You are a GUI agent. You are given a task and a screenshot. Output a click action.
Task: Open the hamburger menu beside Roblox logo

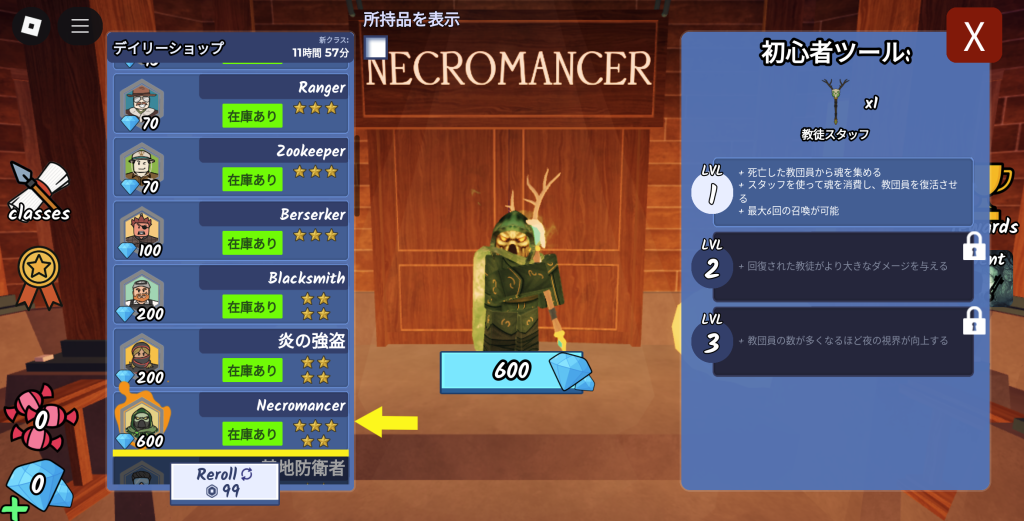pyautogui.click(x=80, y=25)
